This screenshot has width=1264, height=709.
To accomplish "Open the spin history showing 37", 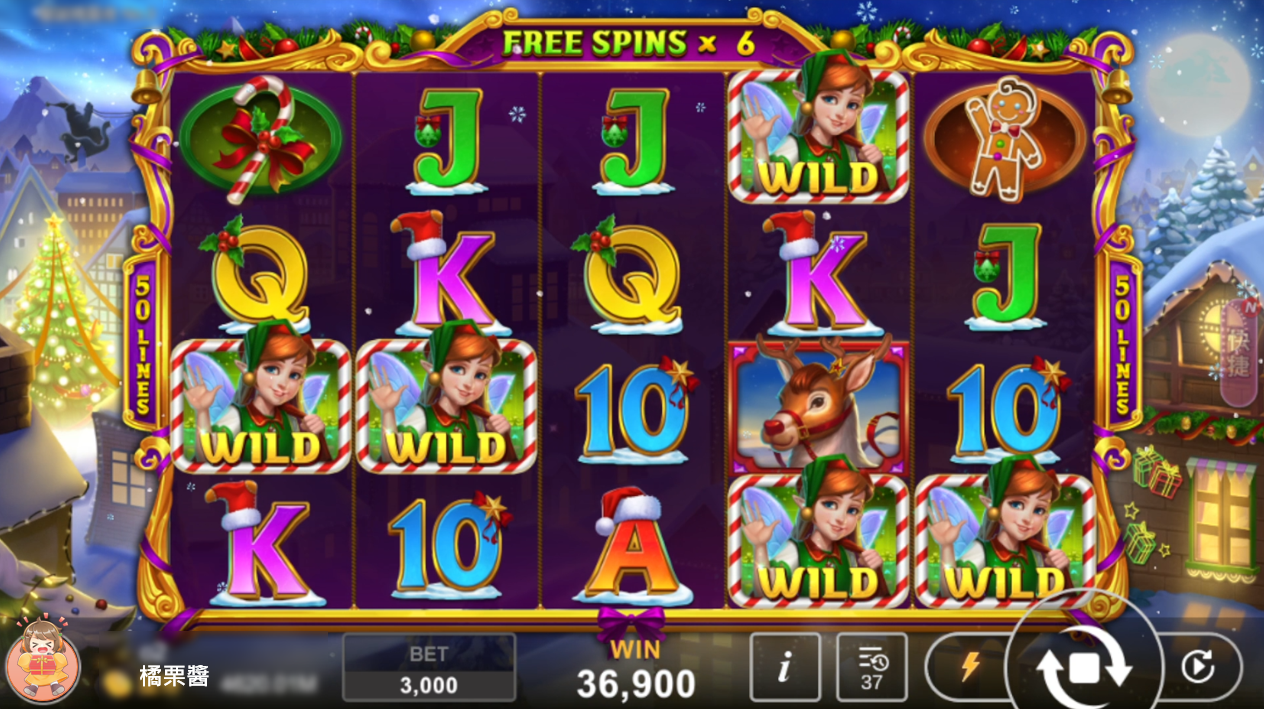I will coord(871,667).
